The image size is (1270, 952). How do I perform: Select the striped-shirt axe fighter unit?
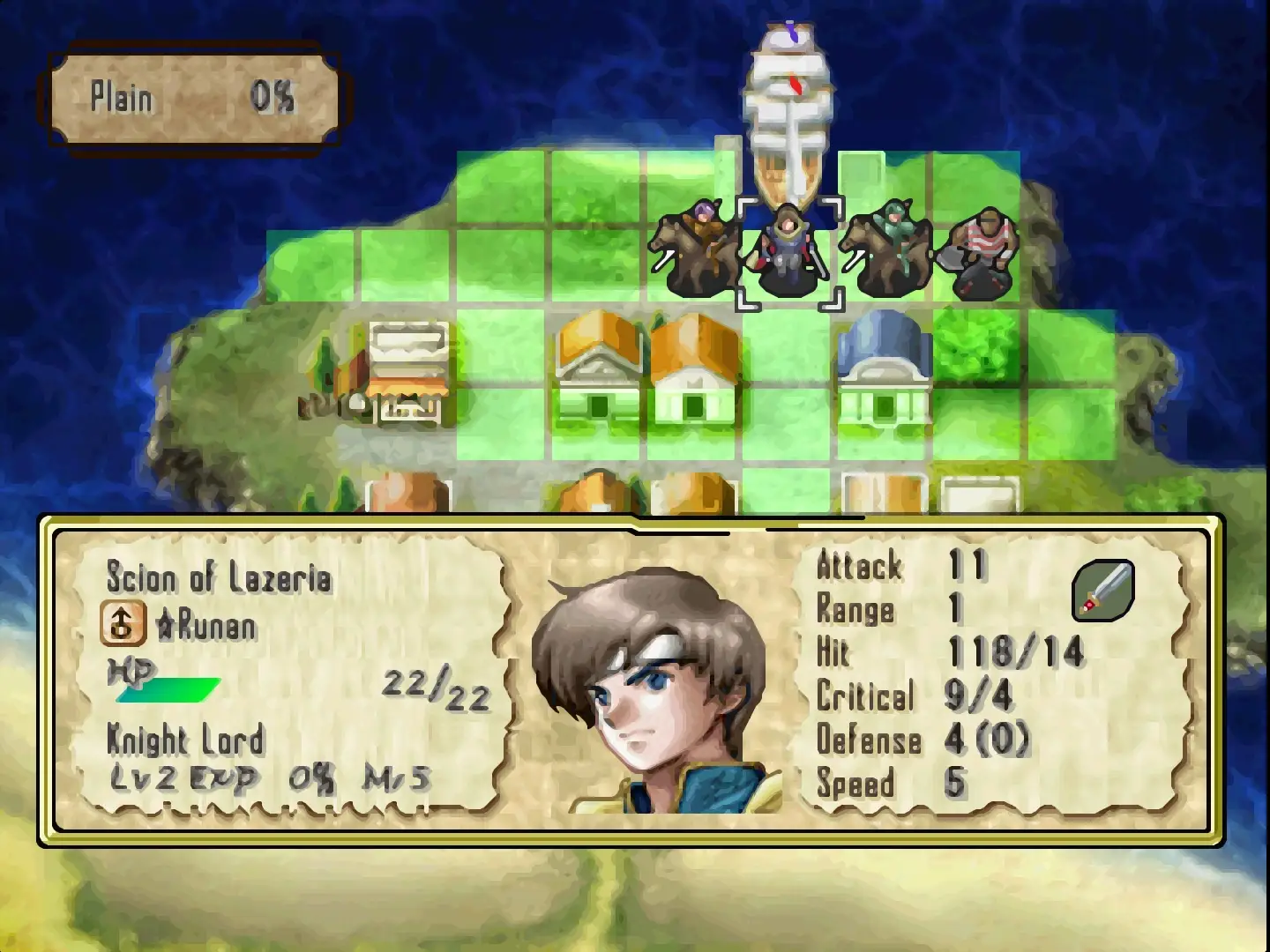982,252
